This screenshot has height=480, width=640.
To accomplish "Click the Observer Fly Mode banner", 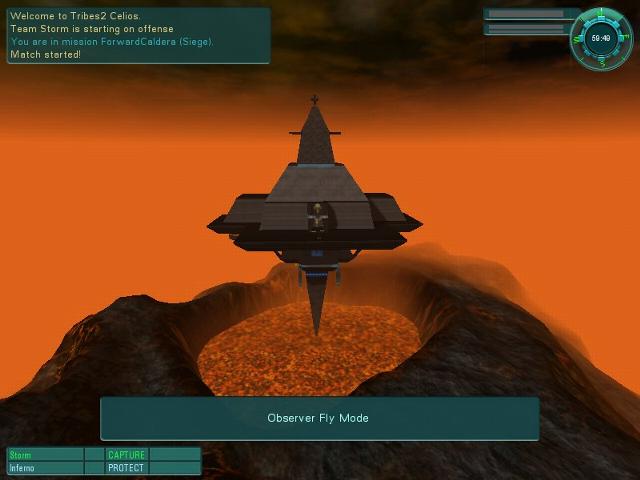I will (x=319, y=418).
